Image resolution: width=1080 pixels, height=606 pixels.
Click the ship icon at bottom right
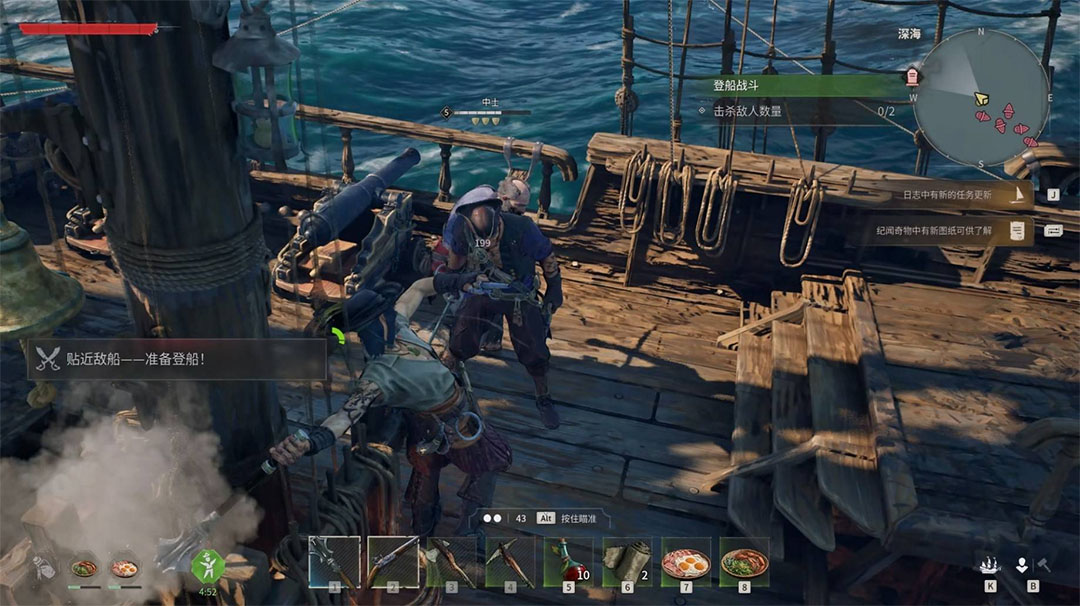989,566
